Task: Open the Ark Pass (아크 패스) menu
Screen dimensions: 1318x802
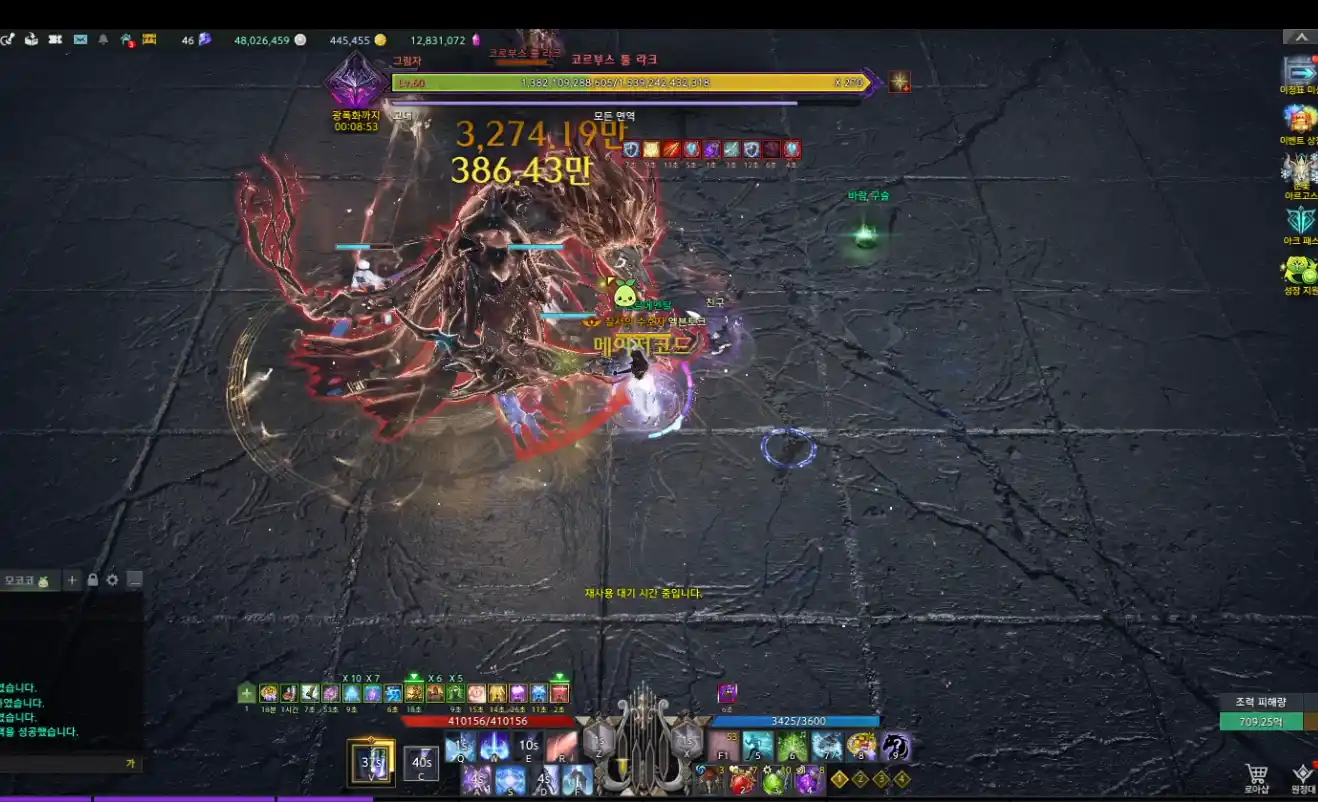Action: [x=1300, y=220]
